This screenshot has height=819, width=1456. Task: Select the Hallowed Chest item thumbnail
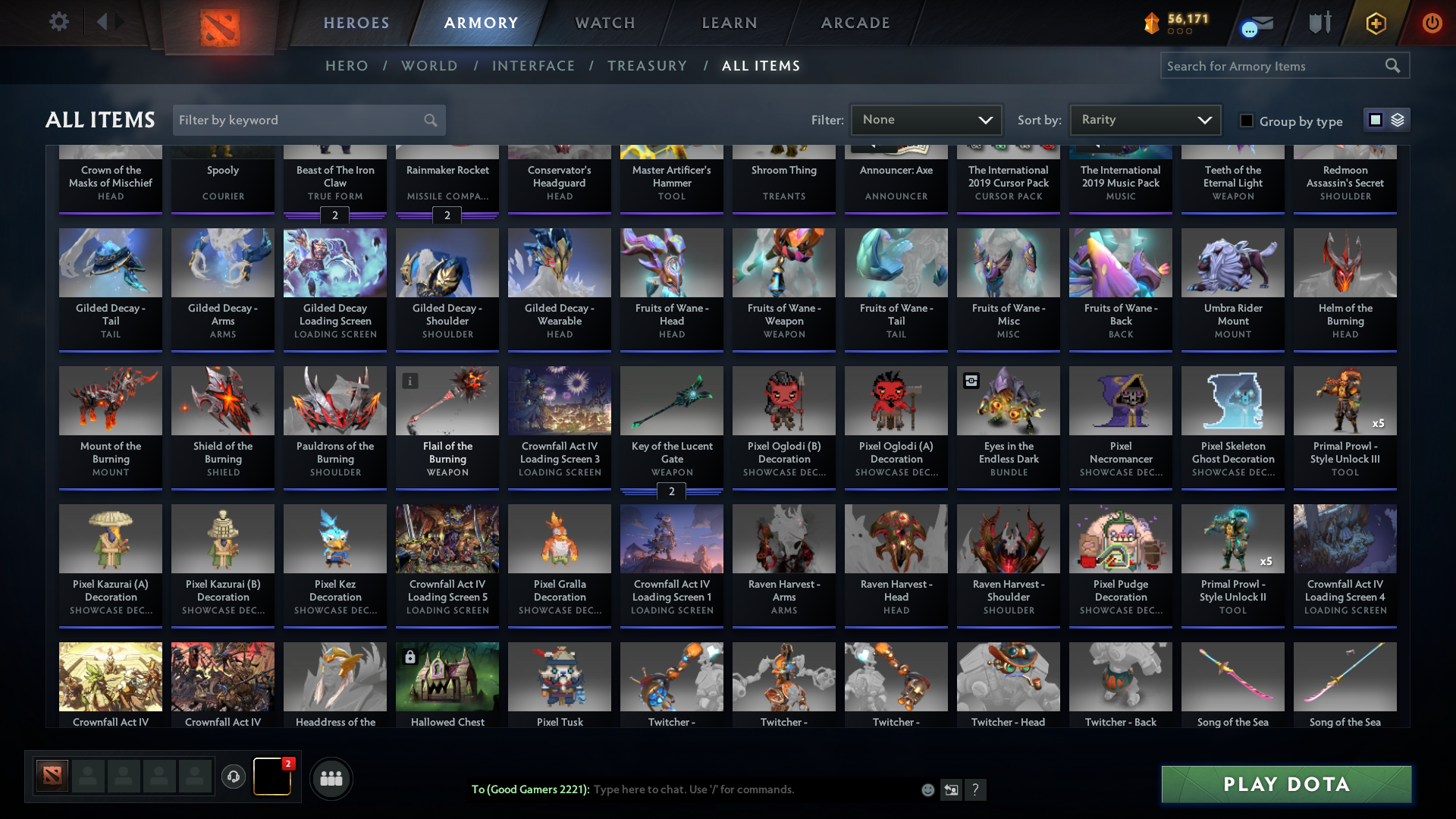(x=447, y=676)
